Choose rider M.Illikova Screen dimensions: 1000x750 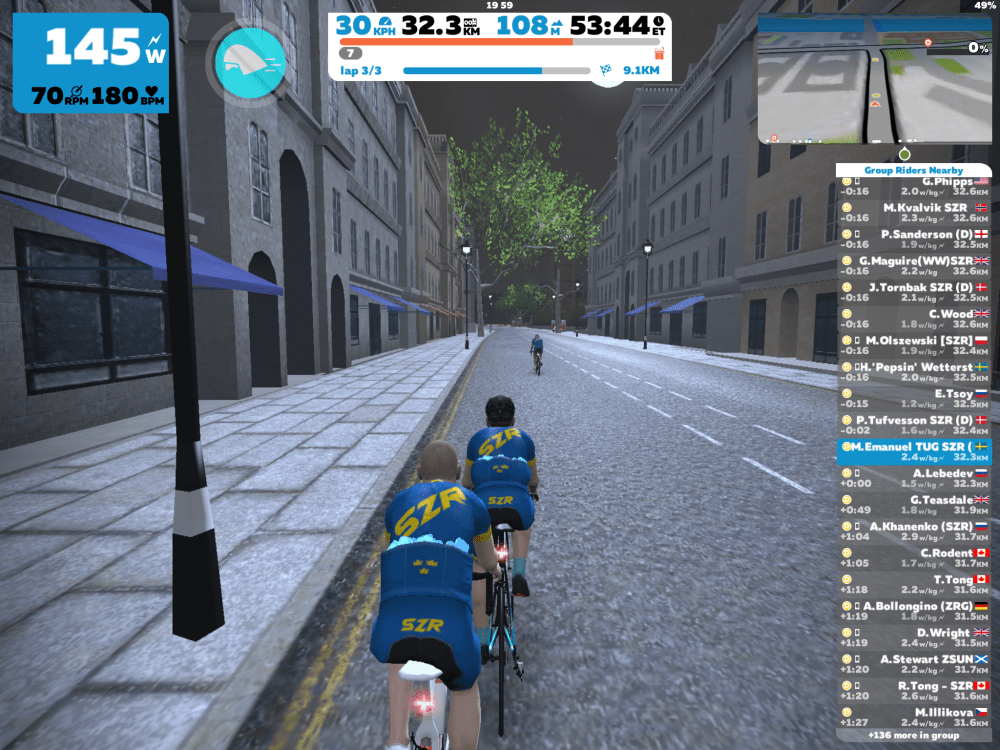click(x=913, y=717)
